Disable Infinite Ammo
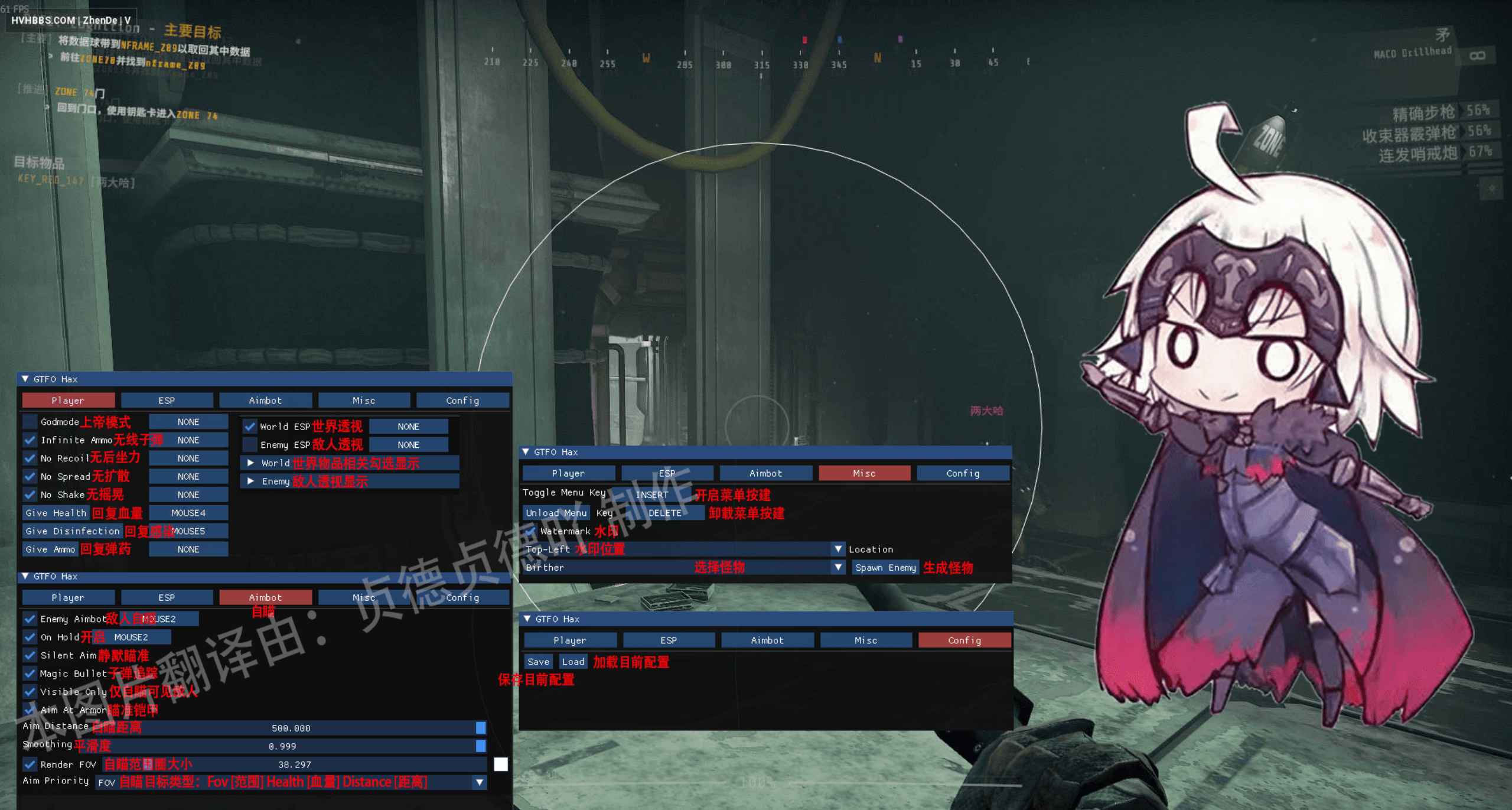 click(30, 440)
